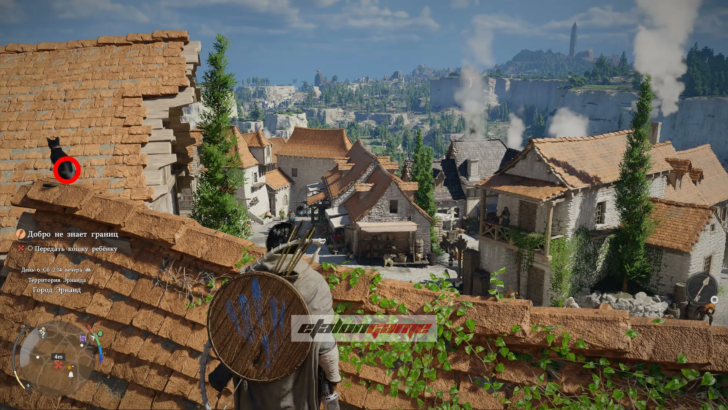Image resolution: width=728 pixels, height=410 pixels.
Task: Select the objective "Передать кошку ребёнку"
Action: pyautogui.click(x=72, y=247)
